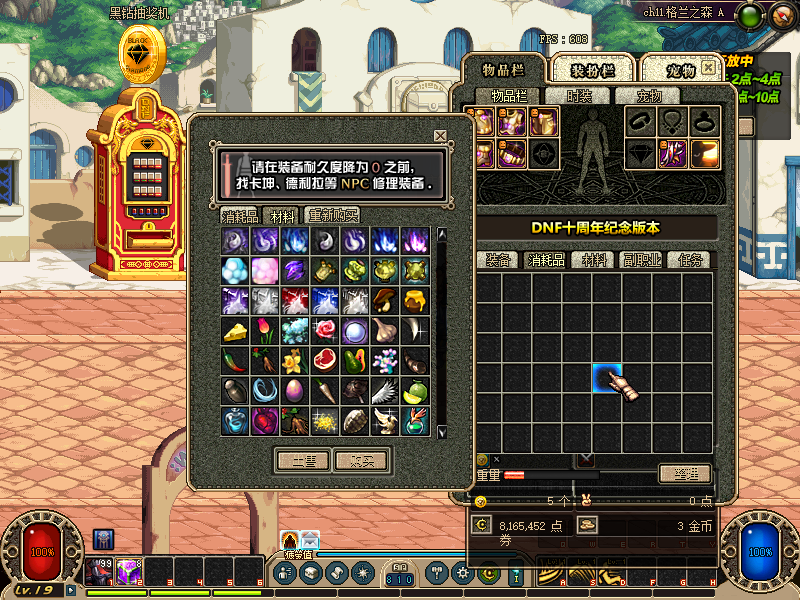
Task: Pick the honey pot shop item
Action: [x=415, y=300]
